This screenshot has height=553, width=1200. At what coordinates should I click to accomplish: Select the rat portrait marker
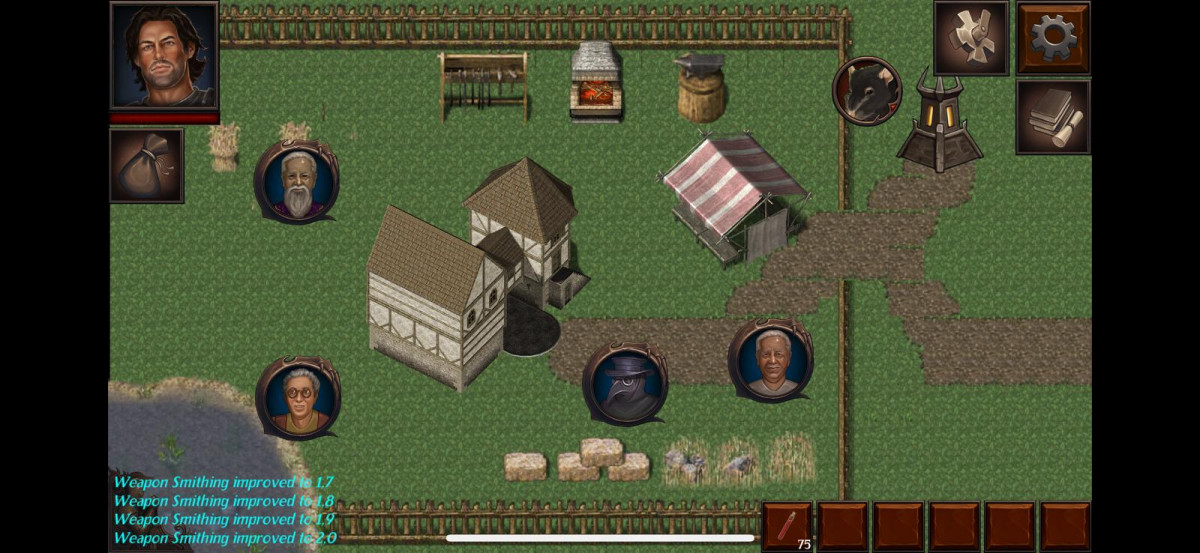pos(867,91)
